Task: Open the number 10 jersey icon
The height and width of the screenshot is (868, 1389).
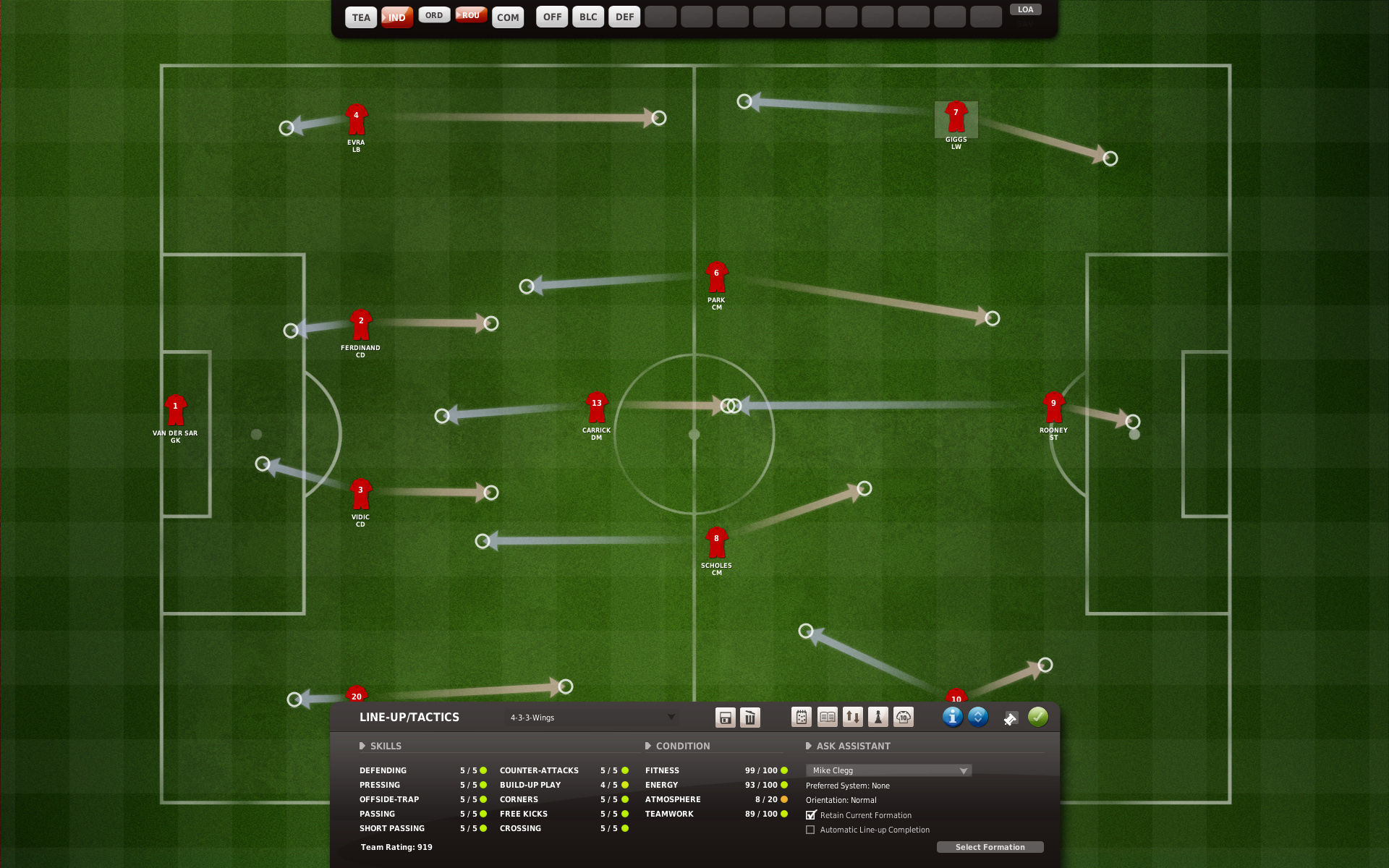Action: pos(903,717)
